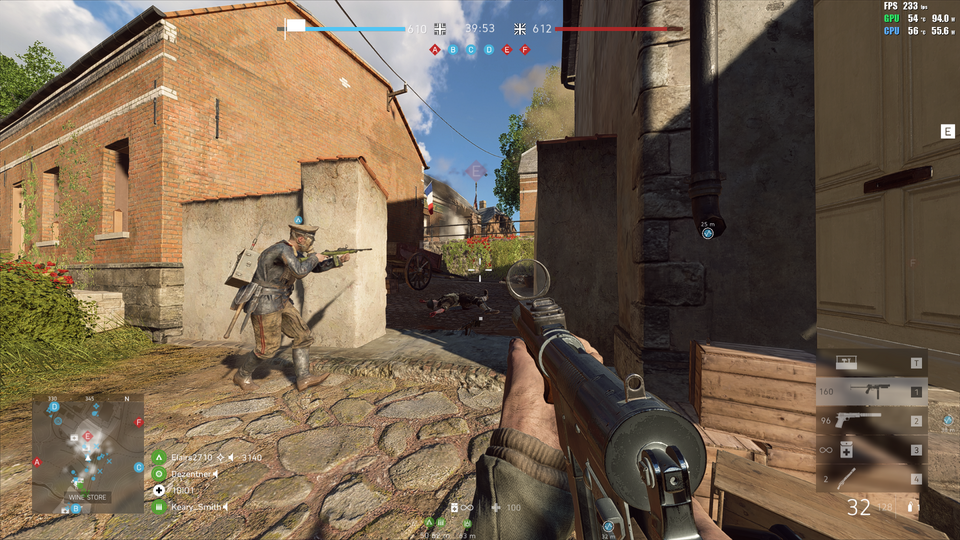Click objective A marker on the minimap edge
This screenshot has height=540, width=960.
tap(37, 462)
